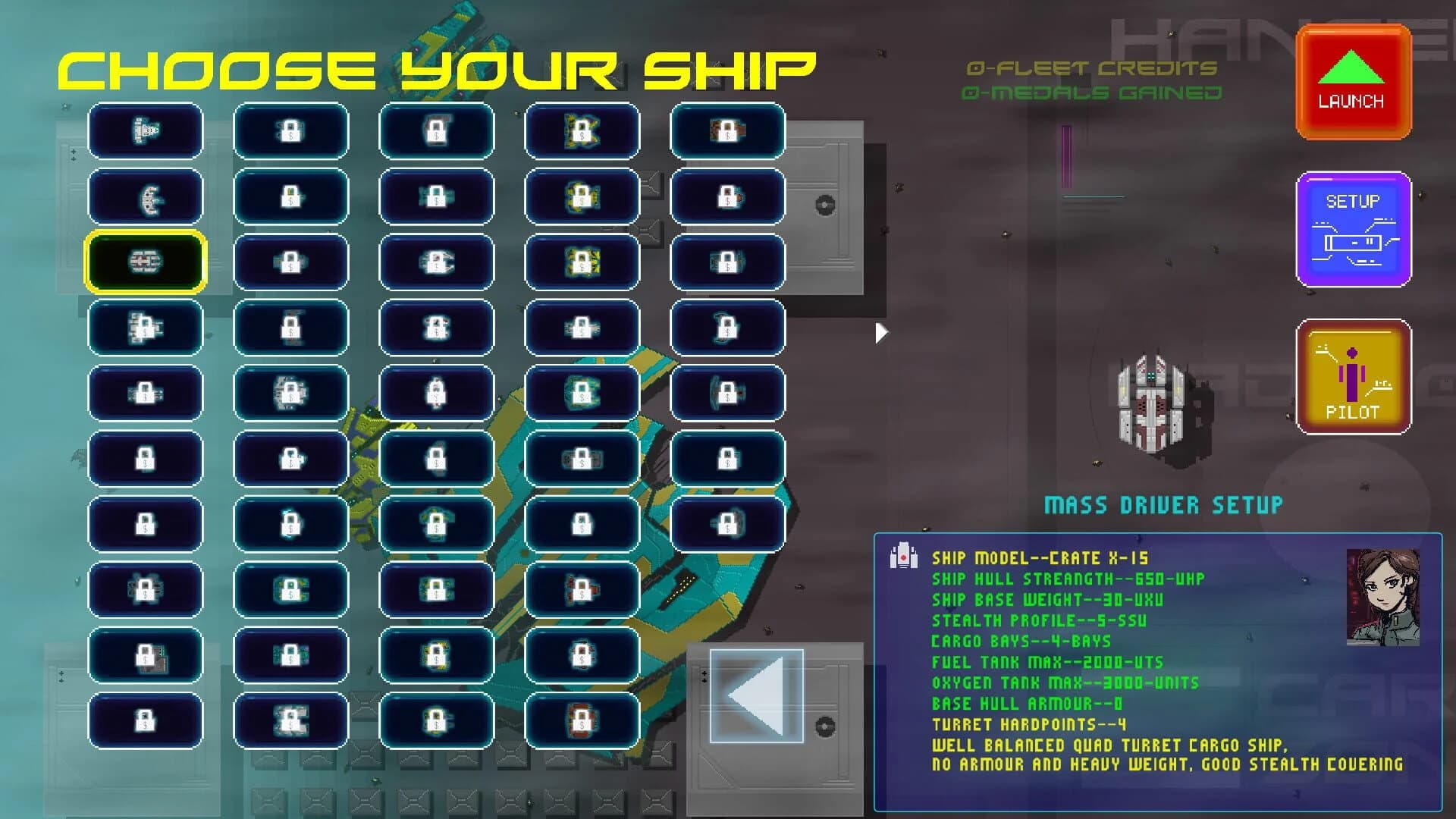The height and width of the screenshot is (819, 1456).
Task: Click the hangar loader icon inside the Setup button
Action: pos(1354,241)
